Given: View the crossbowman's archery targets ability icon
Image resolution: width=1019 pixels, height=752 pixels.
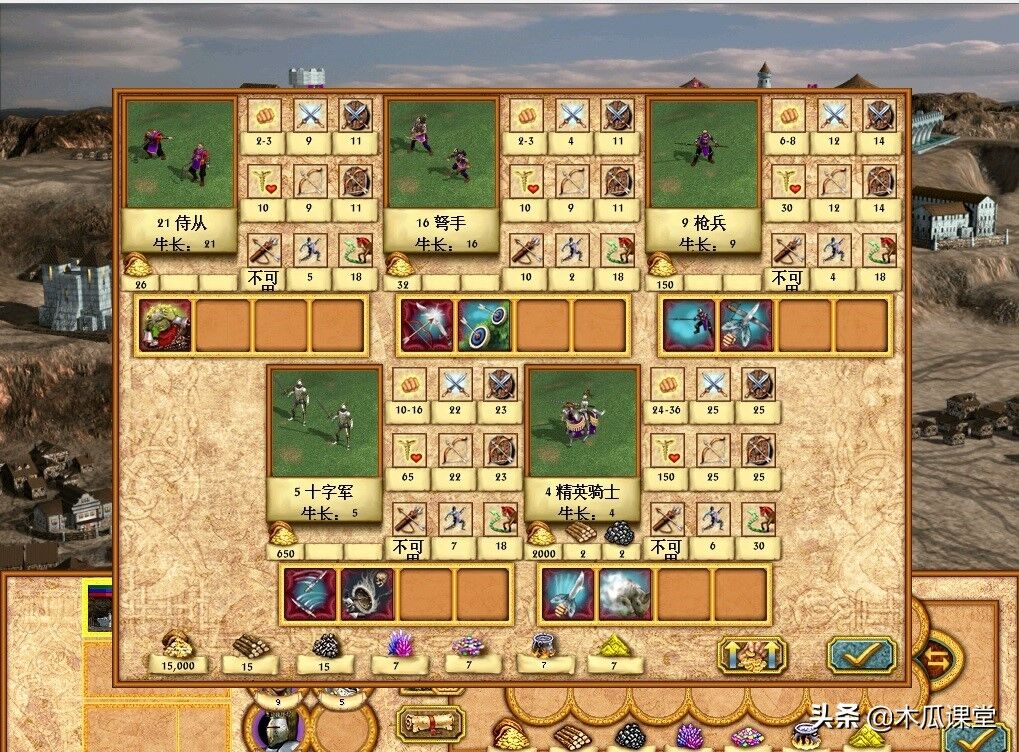Looking at the screenshot, I should point(484,326).
